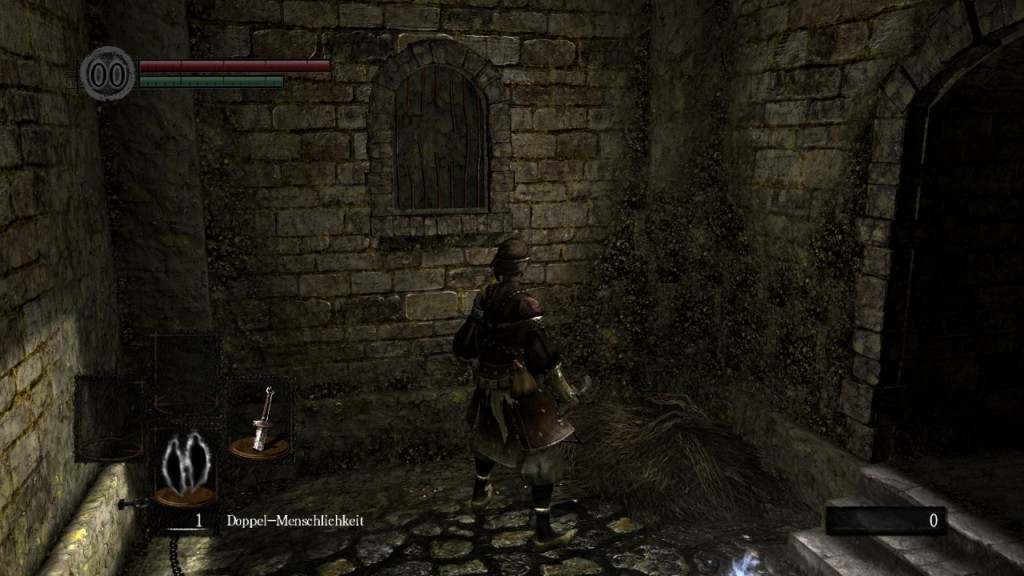Select the Doppel-Menschlichkeit item slot
1024x576 pixels.
tap(185, 467)
